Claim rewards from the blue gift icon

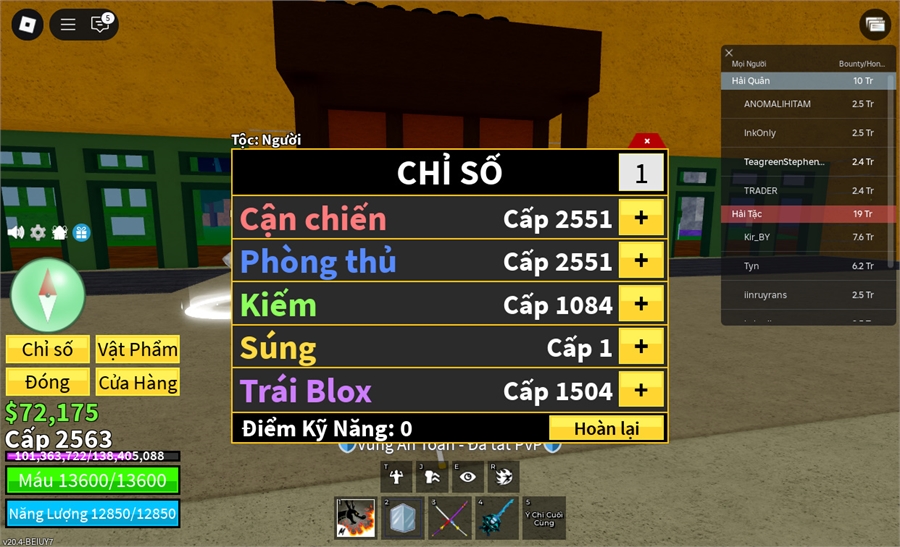click(81, 232)
